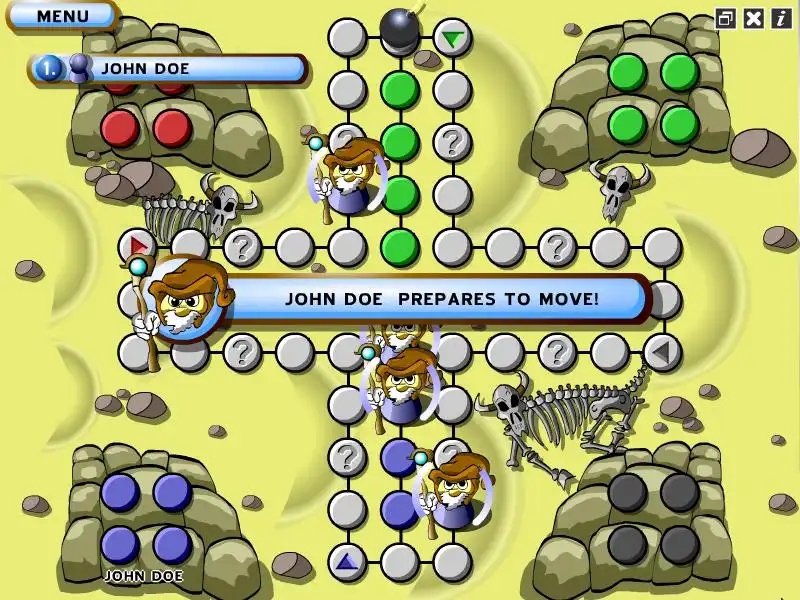Image resolution: width=800 pixels, height=600 pixels.
Task: Select the red right-arrow start tile
Action: tap(137, 246)
